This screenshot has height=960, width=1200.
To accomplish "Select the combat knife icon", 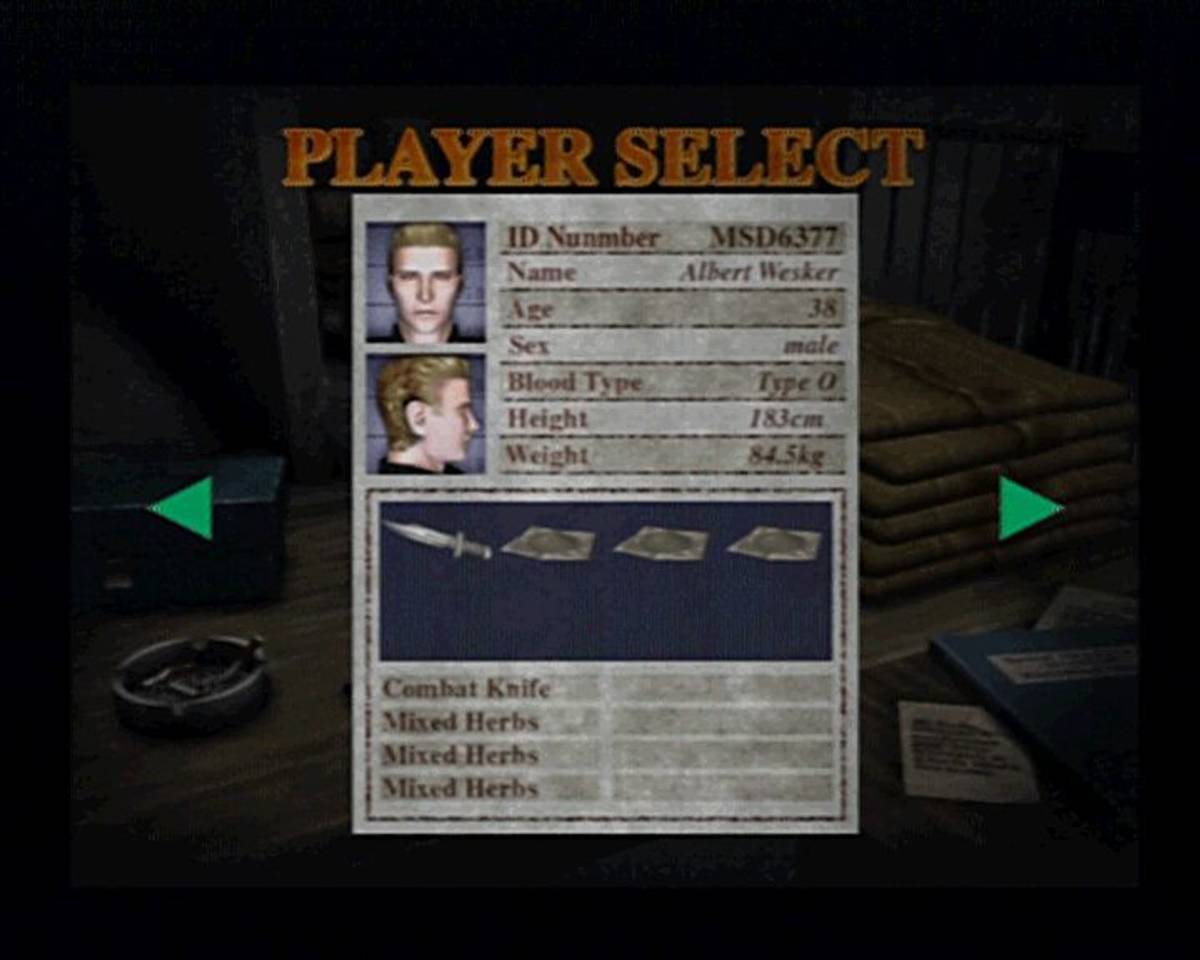I will click(437, 540).
